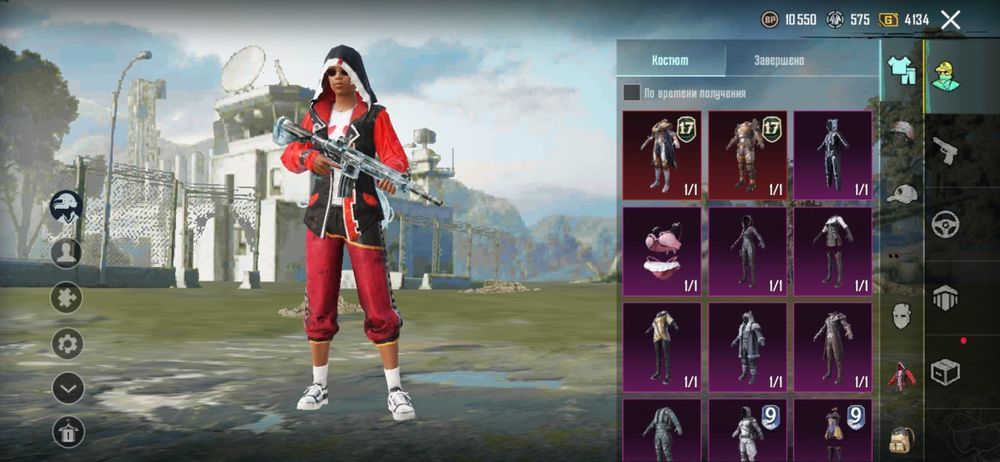Open the steering wheel vehicle section

[945, 224]
